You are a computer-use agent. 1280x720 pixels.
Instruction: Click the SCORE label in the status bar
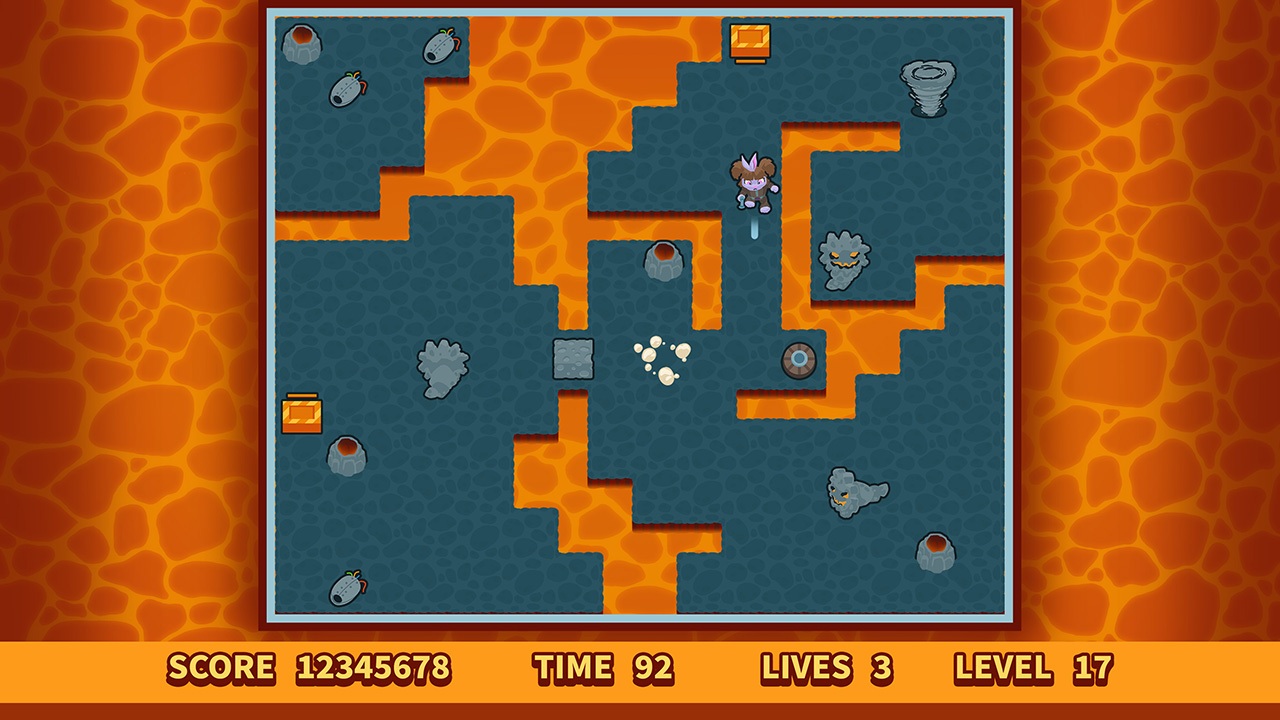coord(220,668)
